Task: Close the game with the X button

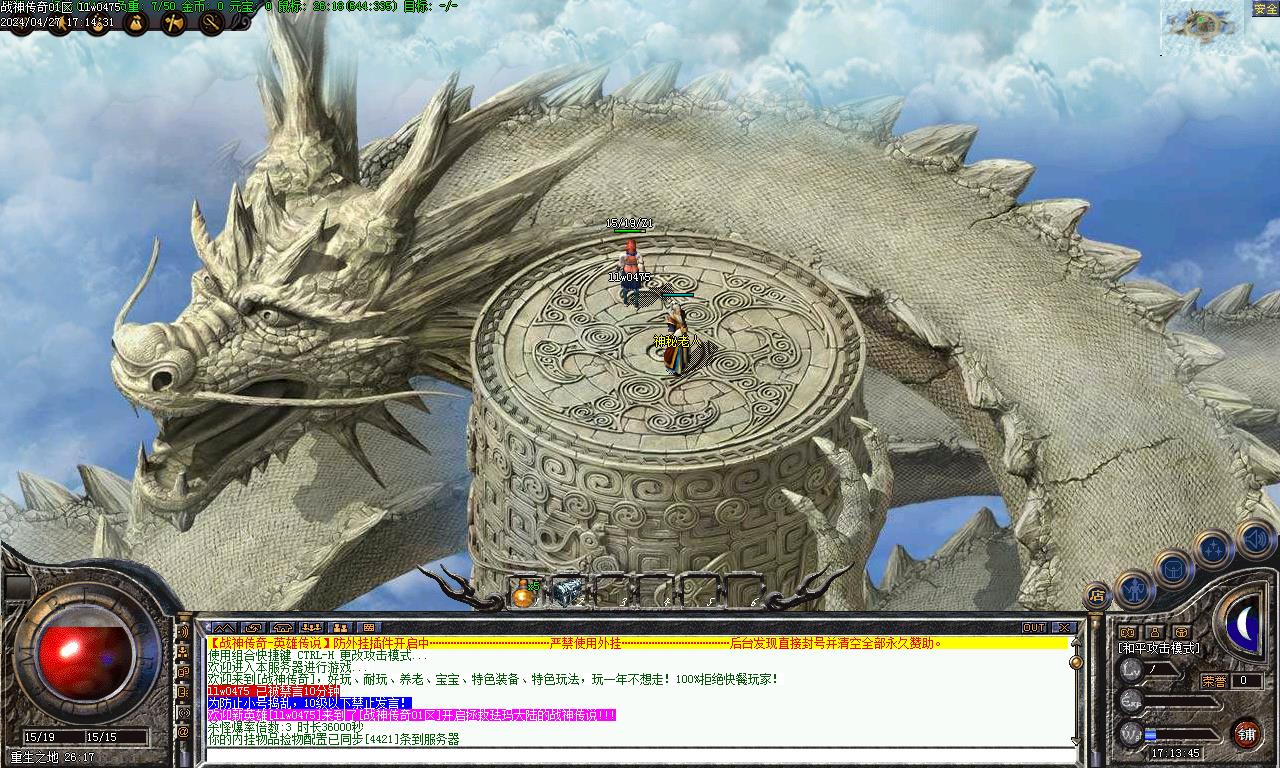Action: [1063, 627]
